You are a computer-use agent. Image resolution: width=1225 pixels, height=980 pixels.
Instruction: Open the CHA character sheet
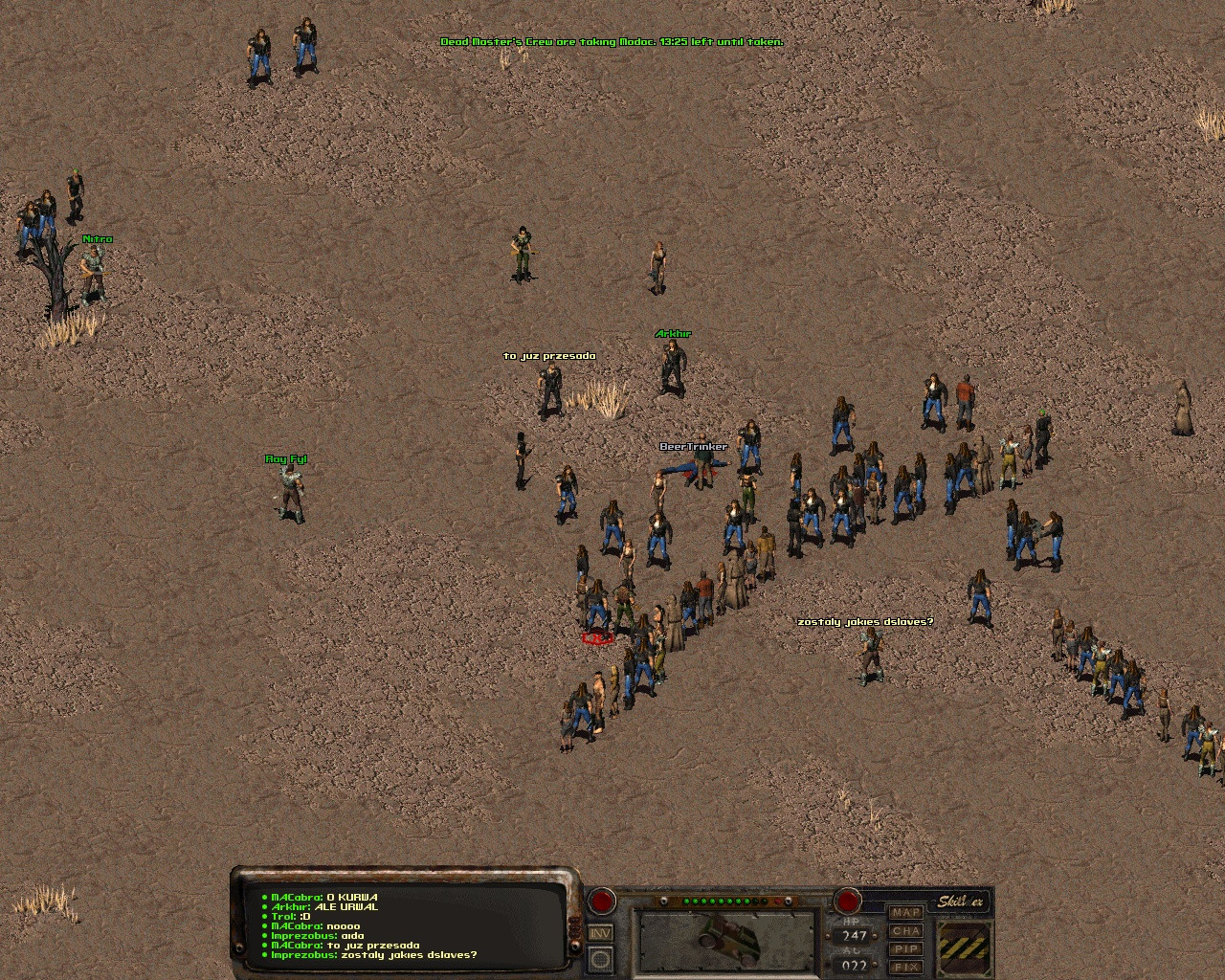tap(906, 931)
